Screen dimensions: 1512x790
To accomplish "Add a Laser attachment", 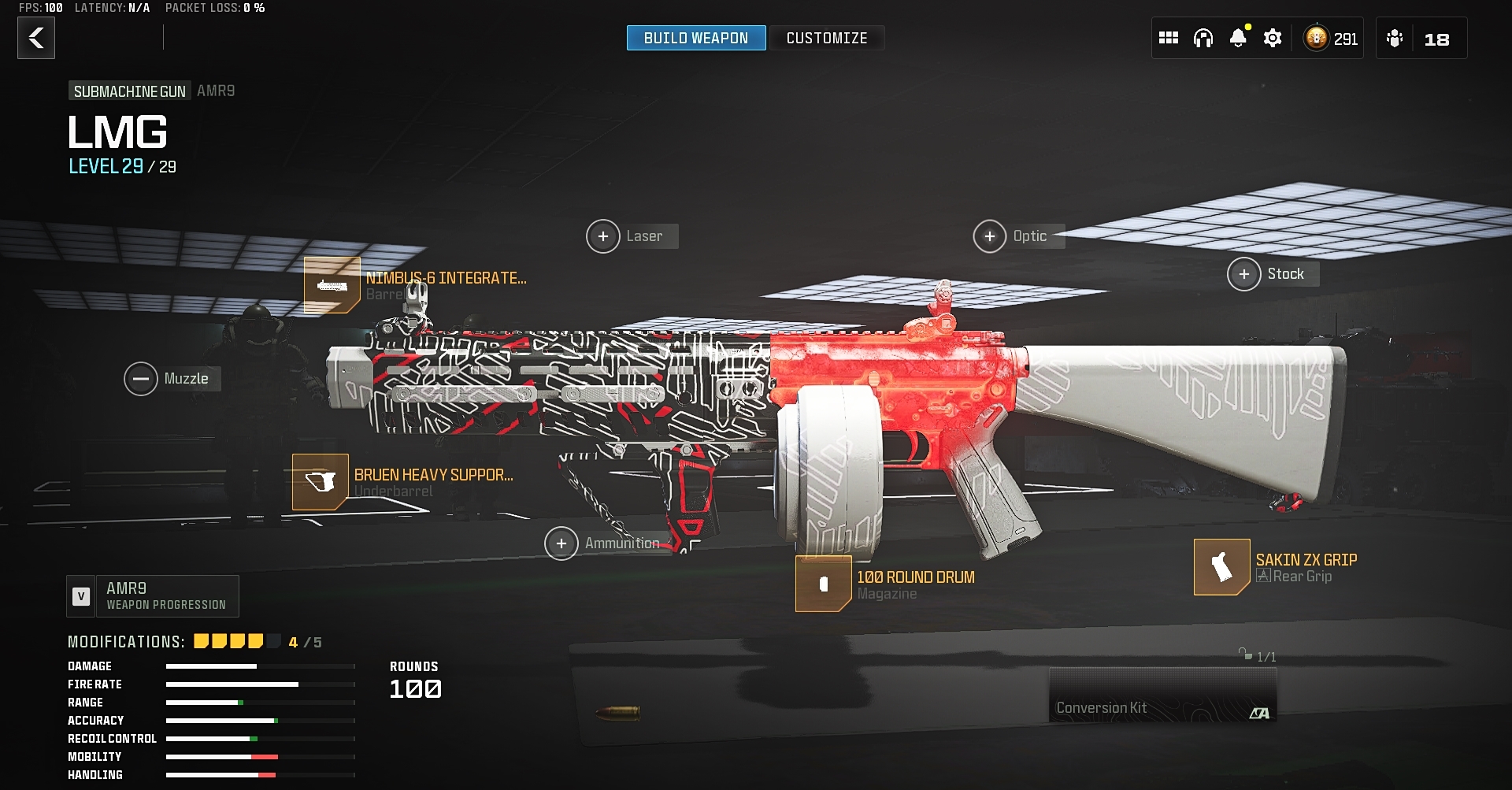I will pos(603,236).
